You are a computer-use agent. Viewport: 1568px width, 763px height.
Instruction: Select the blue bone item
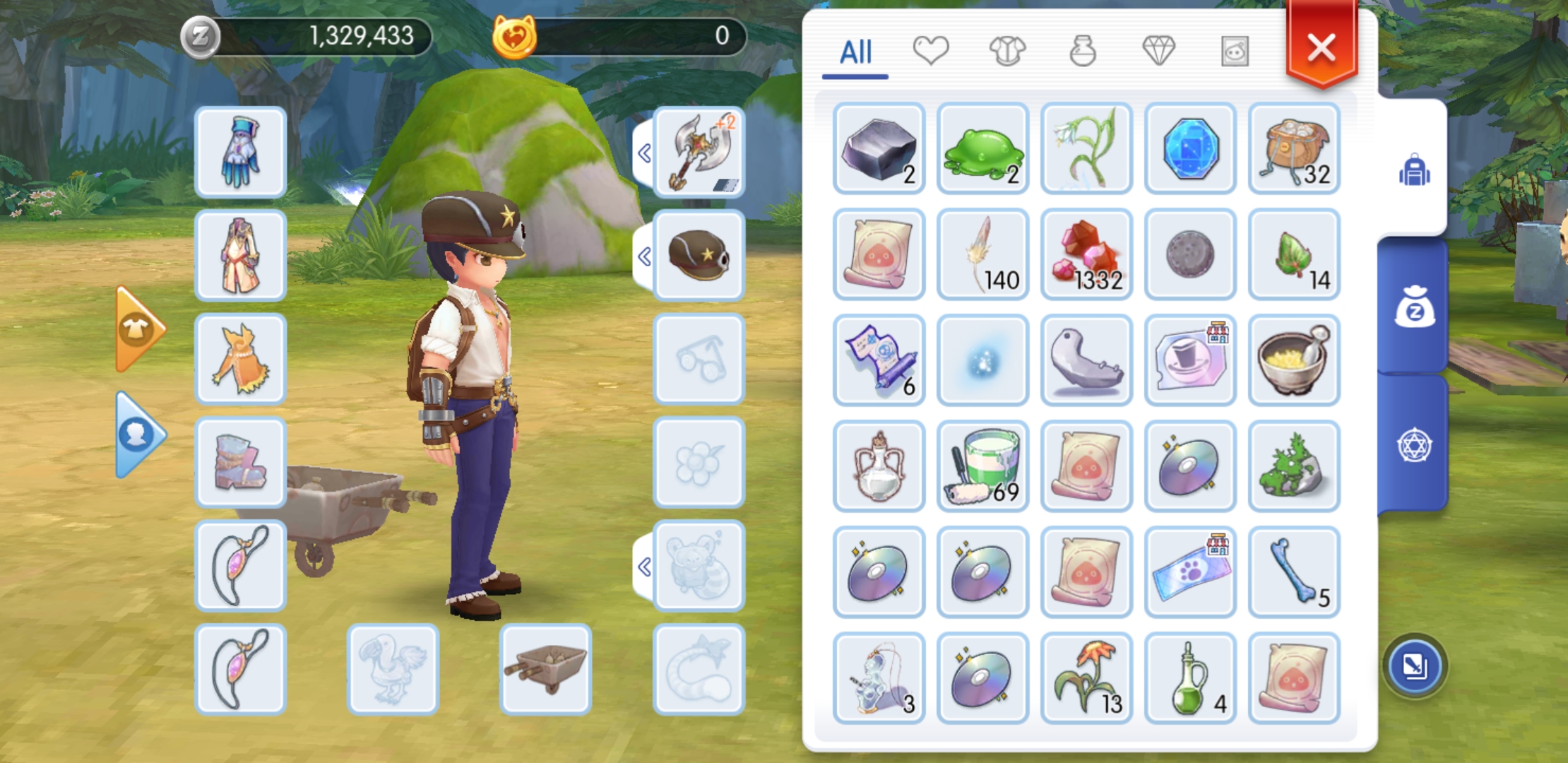coord(1294,572)
